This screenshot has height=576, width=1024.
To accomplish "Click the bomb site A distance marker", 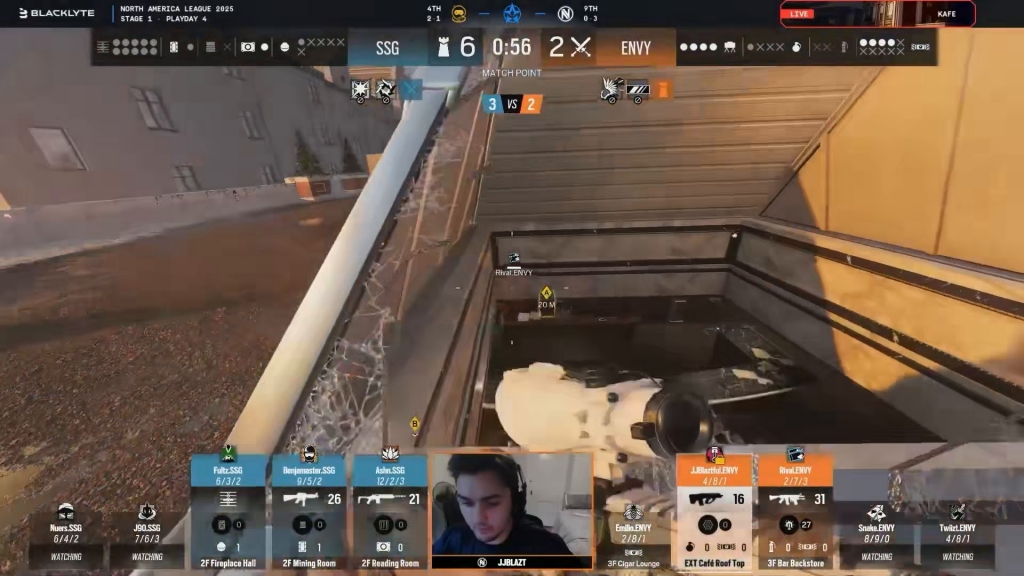I will pyautogui.click(x=546, y=298).
